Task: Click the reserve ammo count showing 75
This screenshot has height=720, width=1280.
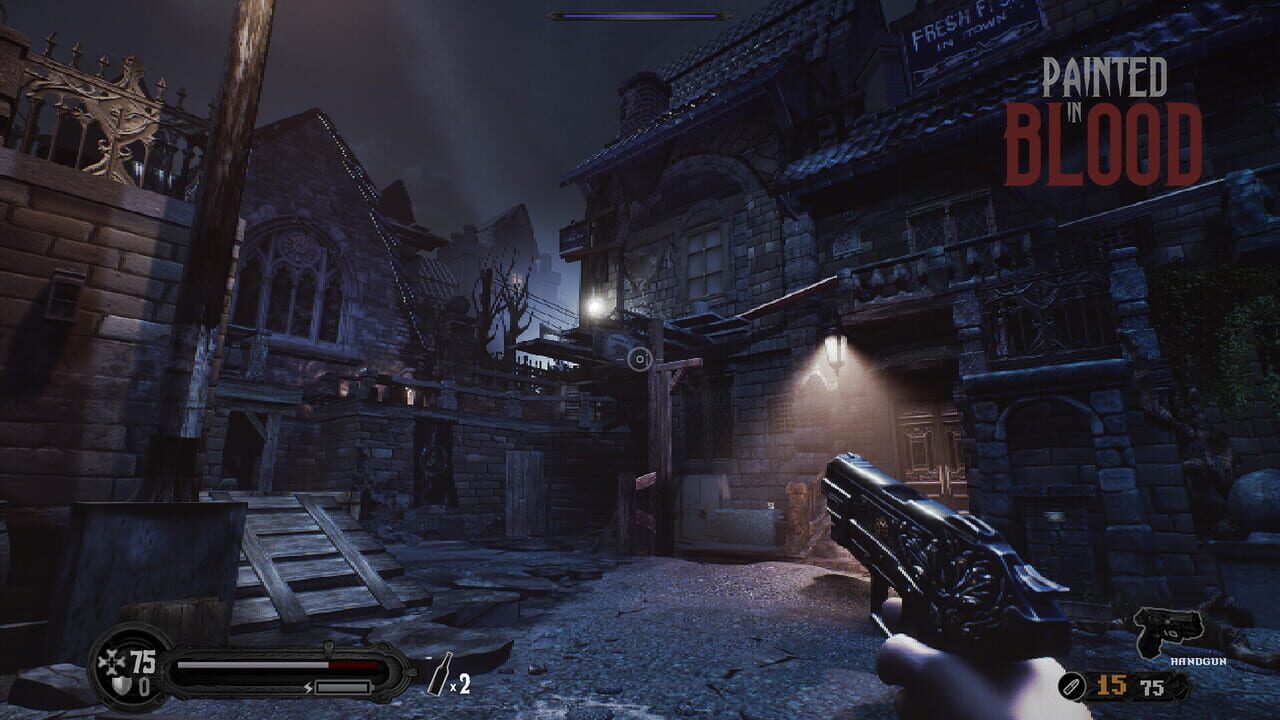Action: [x=1152, y=686]
